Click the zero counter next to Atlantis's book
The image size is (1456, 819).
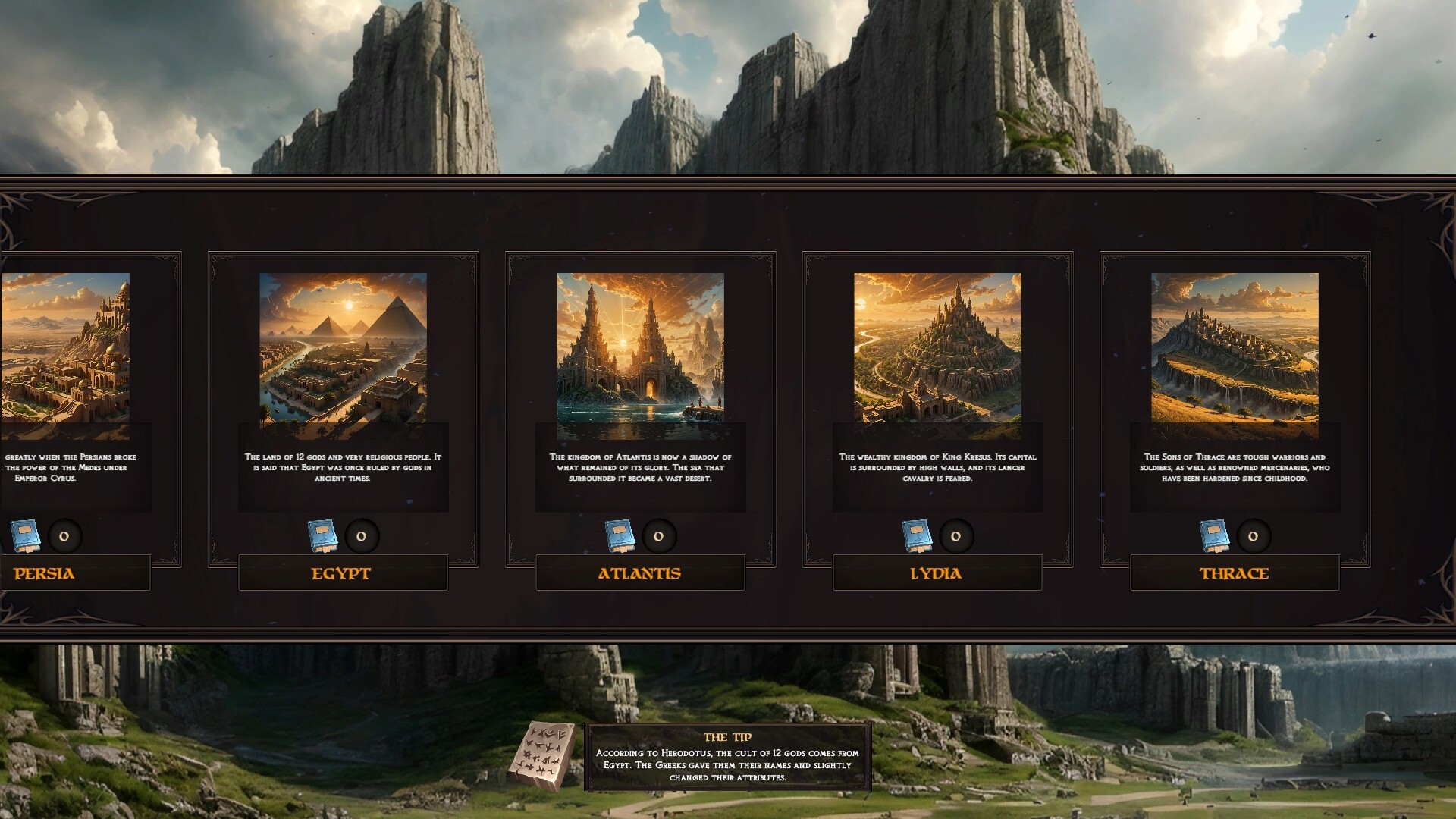coord(659,536)
